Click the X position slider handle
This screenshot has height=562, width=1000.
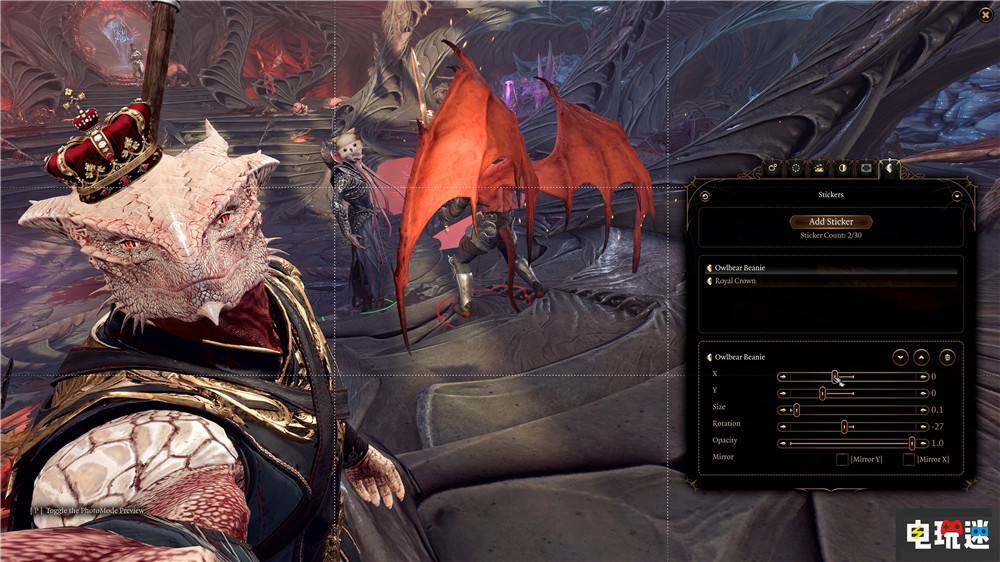(x=835, y=376)
